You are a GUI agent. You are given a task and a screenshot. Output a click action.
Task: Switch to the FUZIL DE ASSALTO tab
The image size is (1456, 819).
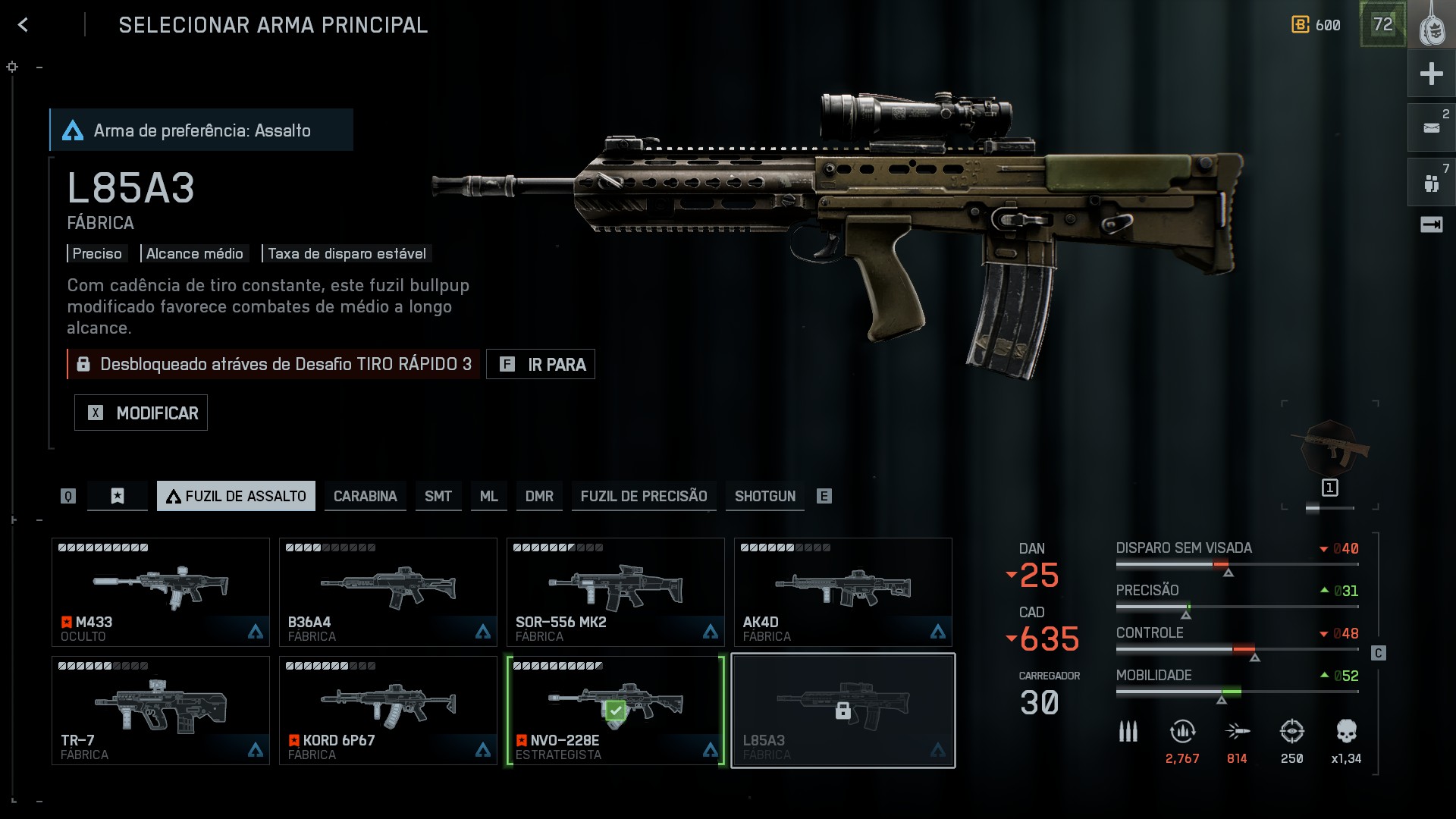click(236, 496)
